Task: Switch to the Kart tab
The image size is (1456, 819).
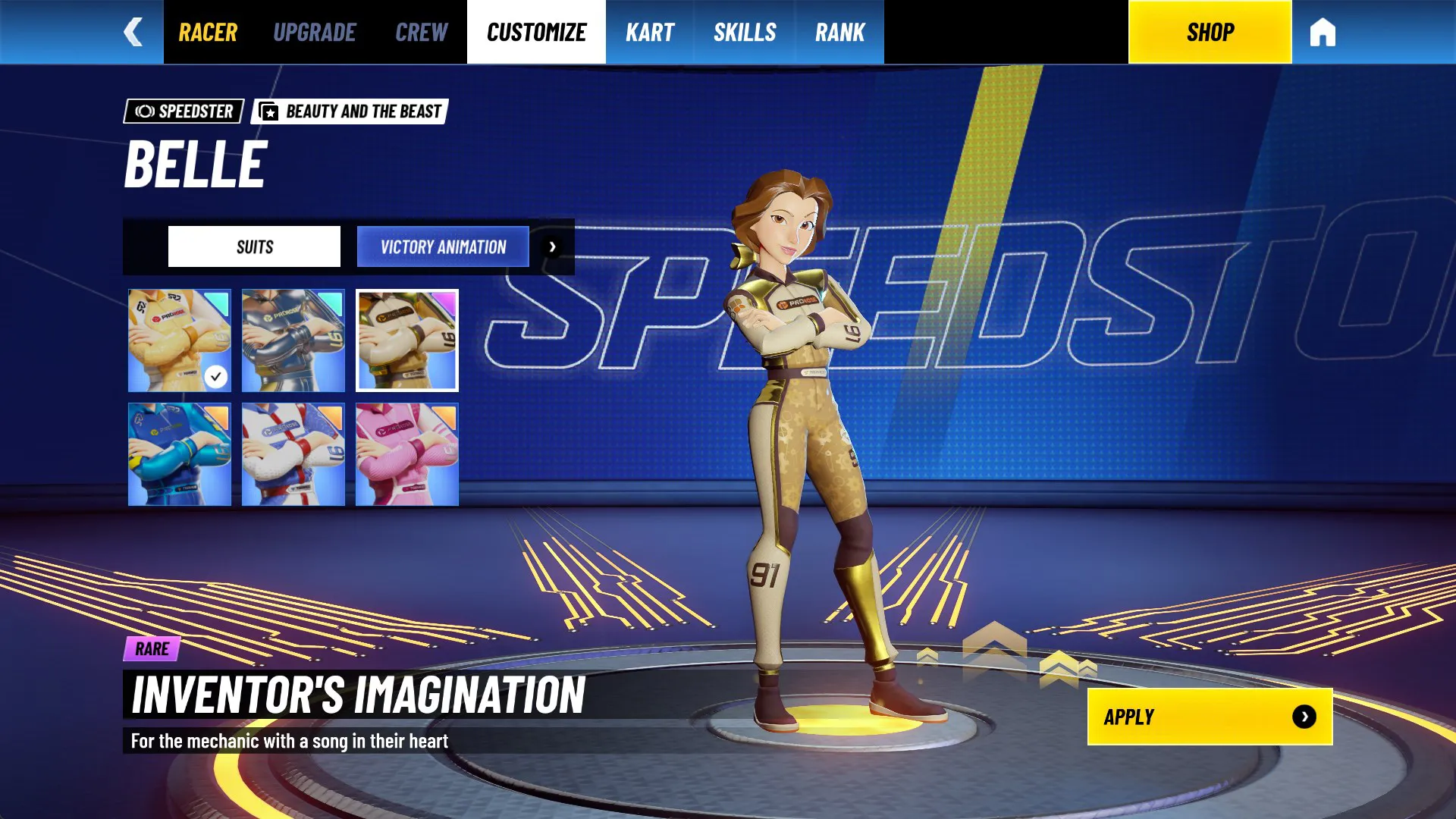Action: pyautogui.click(x=649, y=31)
